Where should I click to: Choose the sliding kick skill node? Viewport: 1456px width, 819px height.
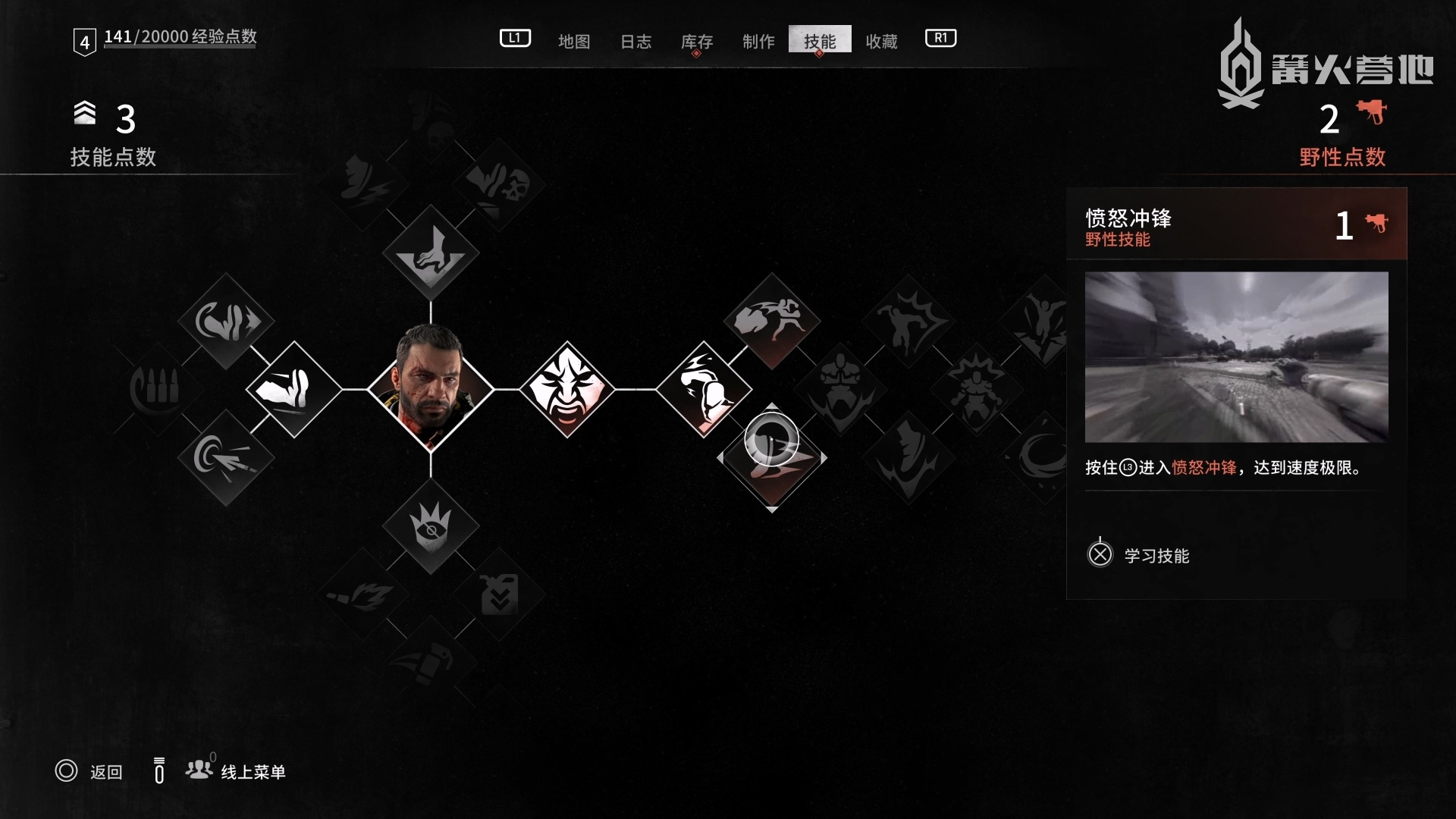294,389
